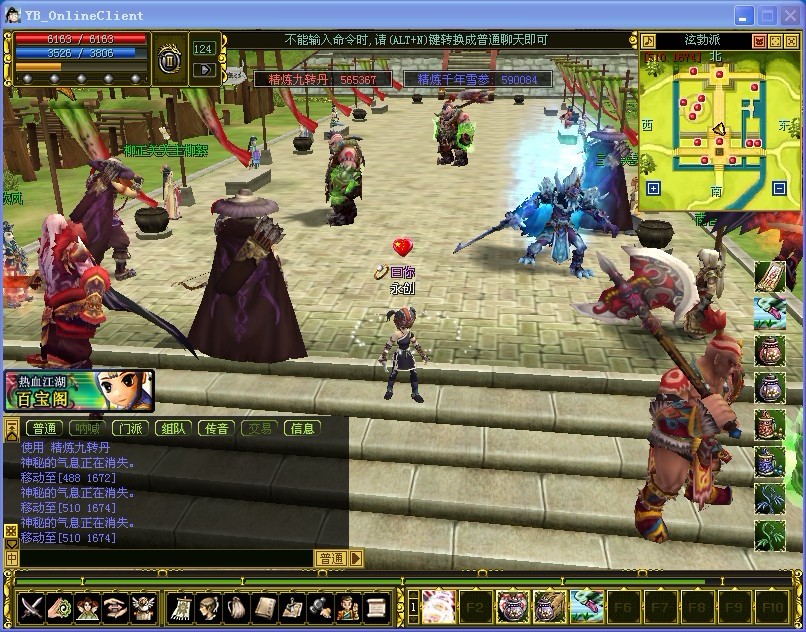Open the 传音 whisper chat tab
806x632 pixels.
point(216,428)
